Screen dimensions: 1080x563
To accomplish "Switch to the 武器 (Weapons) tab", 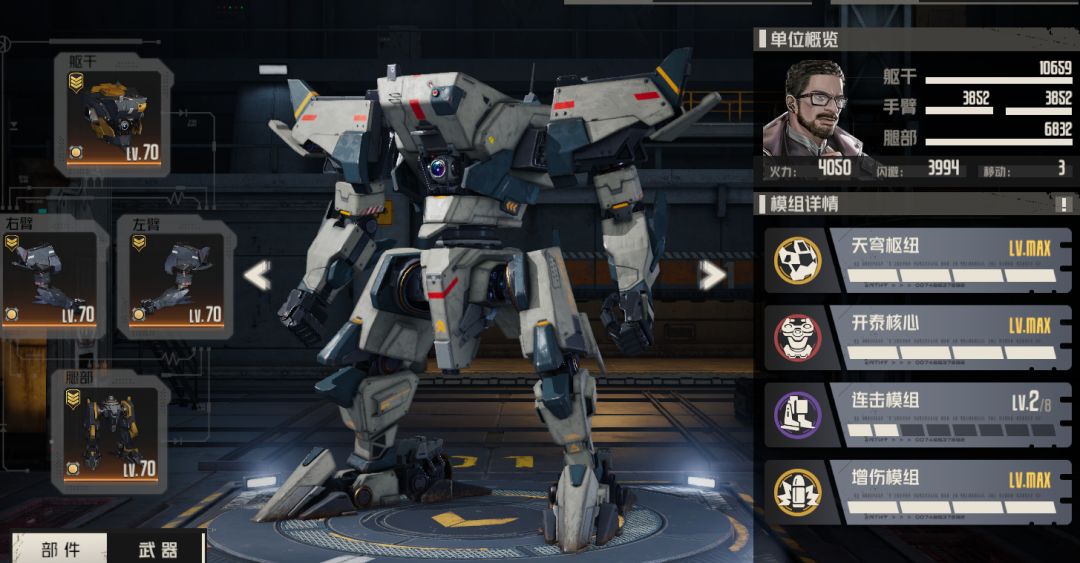I will (156, 549).
